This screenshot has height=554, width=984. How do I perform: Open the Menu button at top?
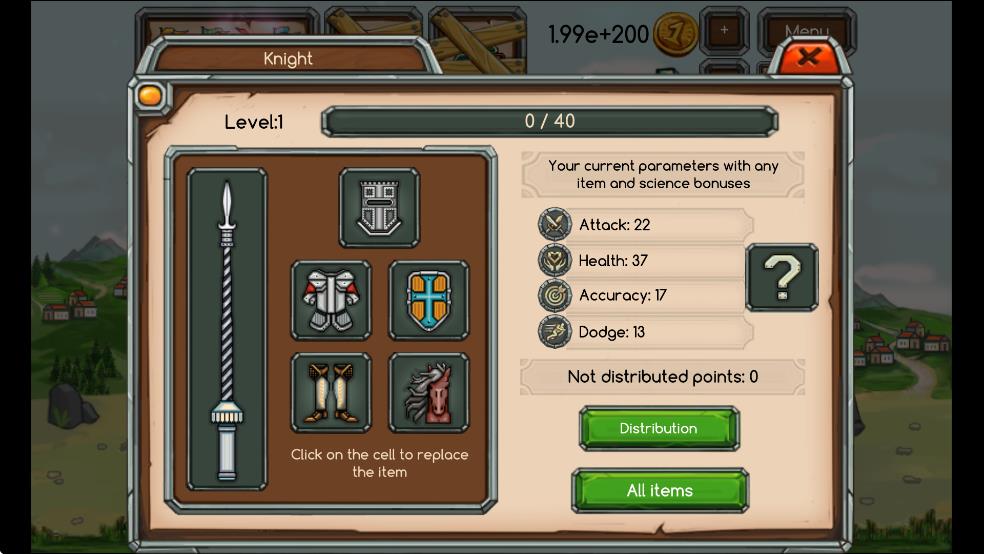tap(806, 31)
